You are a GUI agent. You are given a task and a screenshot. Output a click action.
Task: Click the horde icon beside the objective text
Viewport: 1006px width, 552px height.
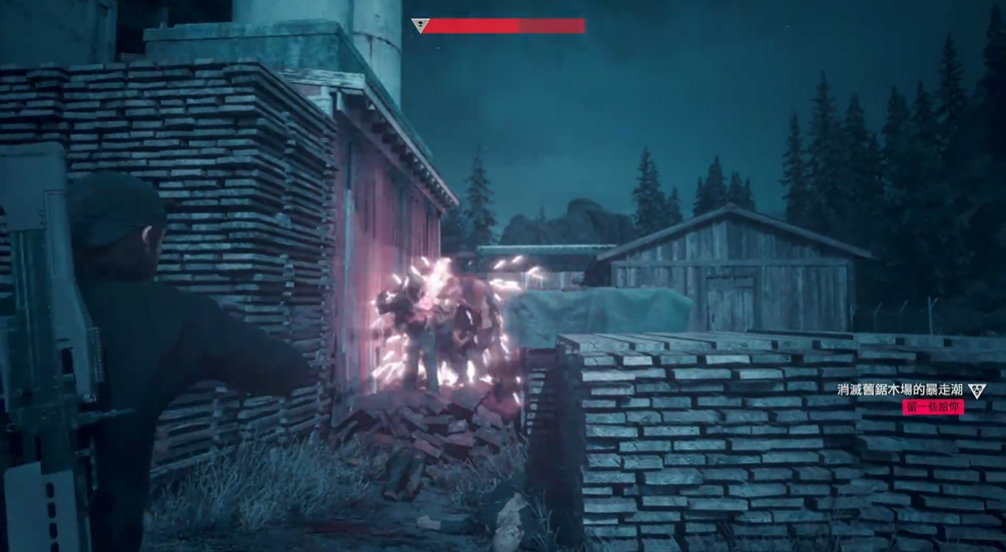click(977, 389)
